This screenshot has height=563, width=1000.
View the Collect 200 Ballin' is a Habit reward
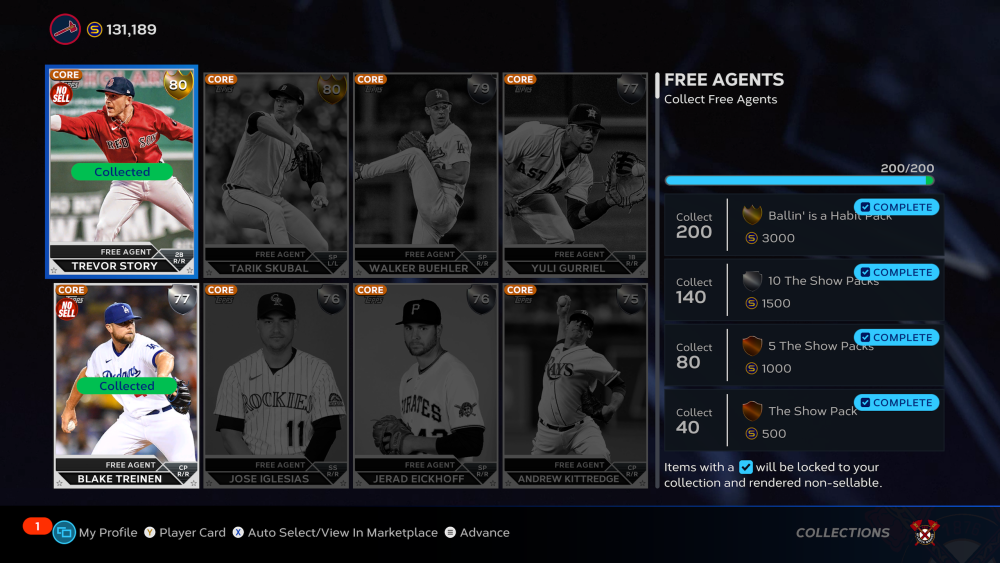(804, 226)
